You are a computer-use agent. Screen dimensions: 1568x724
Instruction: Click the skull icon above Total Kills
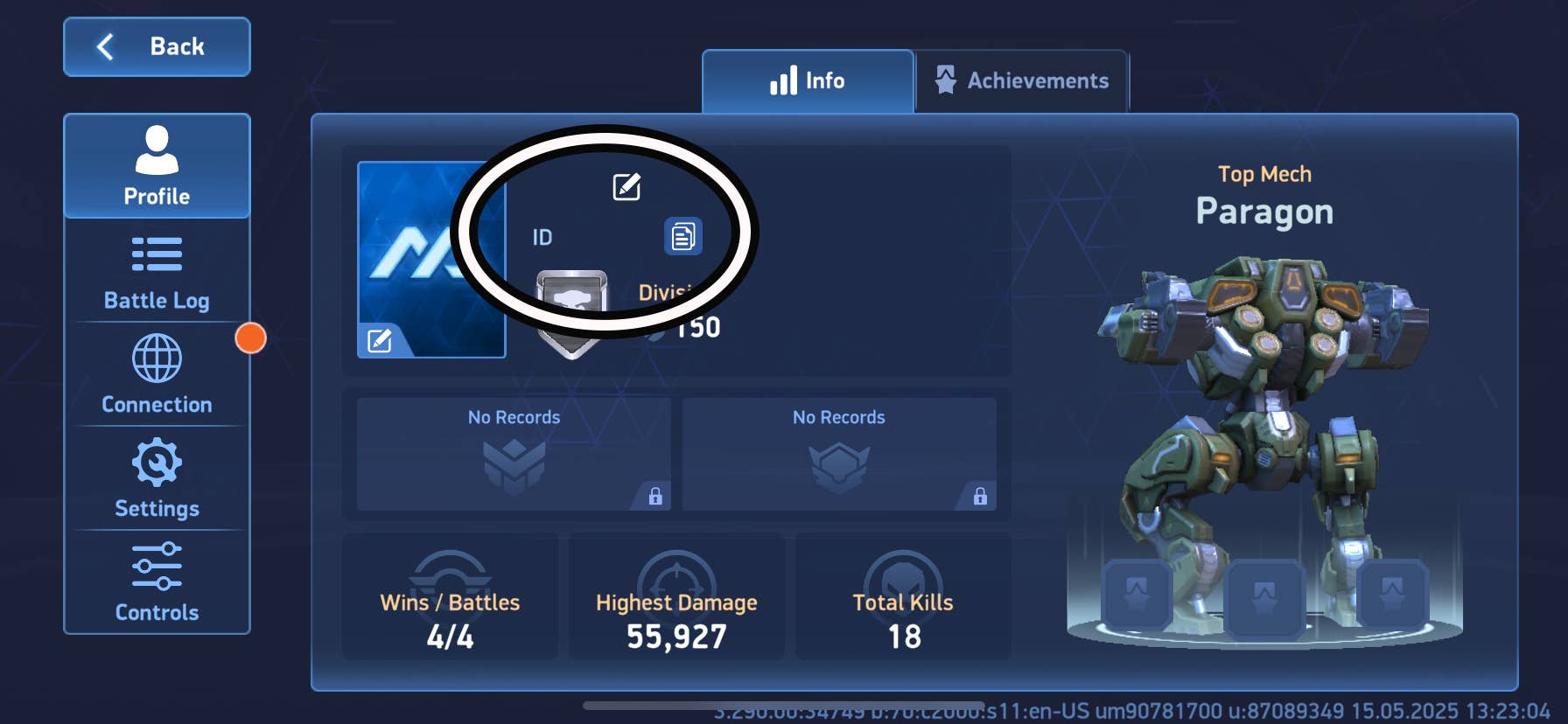(902, 577)
